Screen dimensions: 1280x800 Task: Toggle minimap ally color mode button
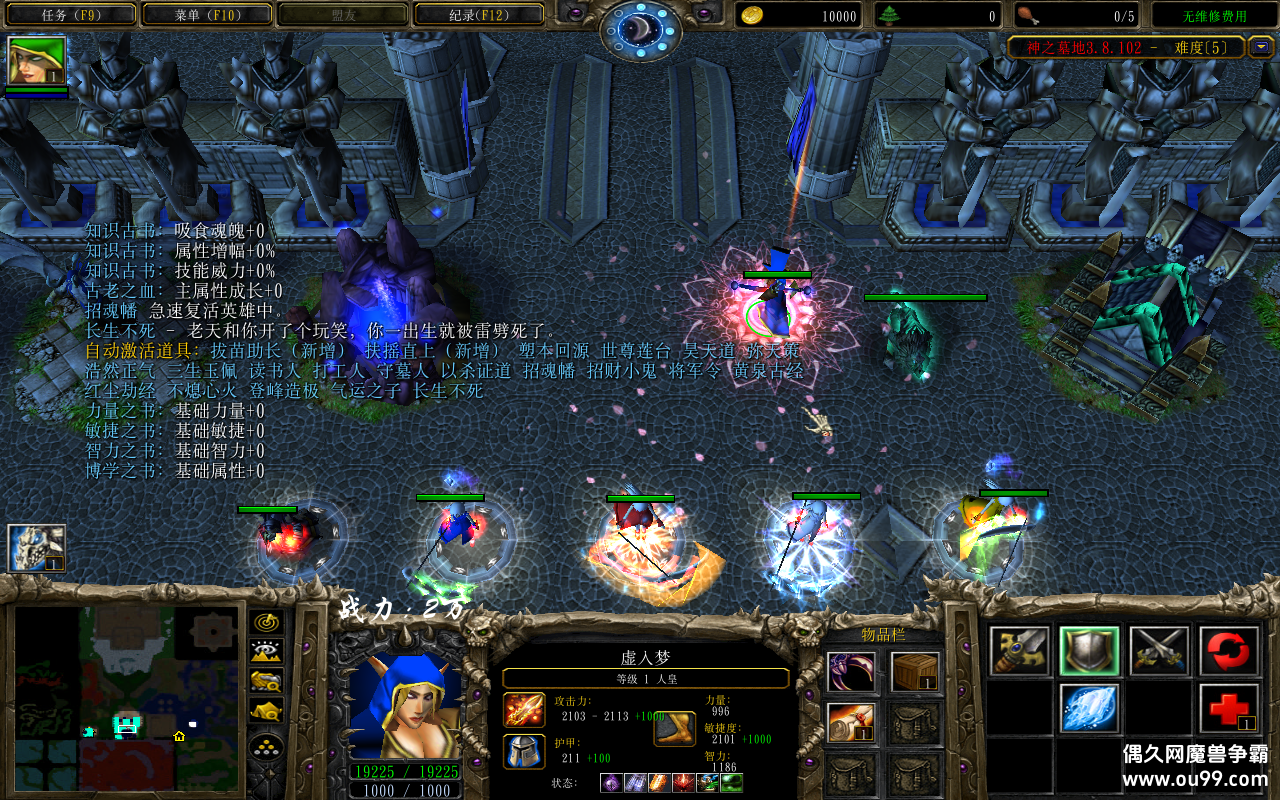click(x=265, y=681)
